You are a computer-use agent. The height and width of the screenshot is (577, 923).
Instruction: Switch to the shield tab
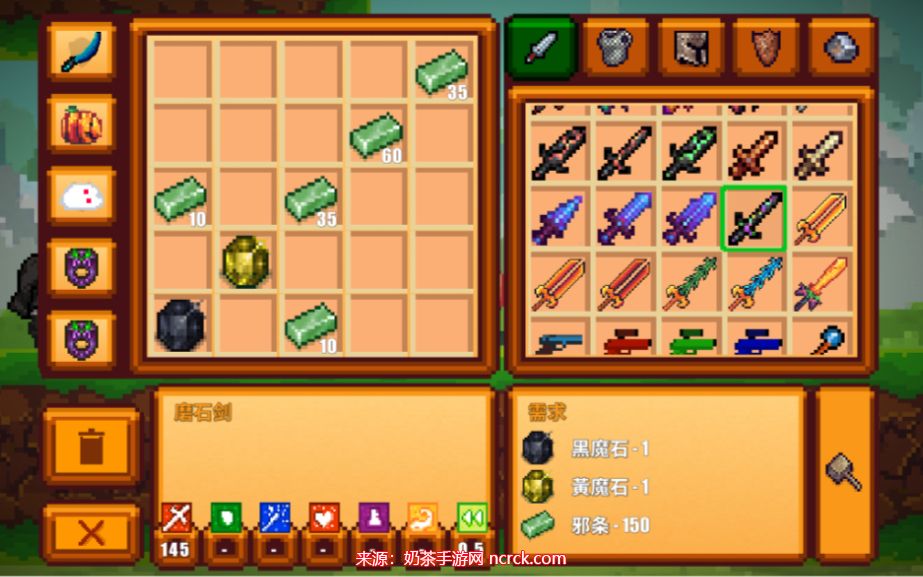[x=766, y=46]
